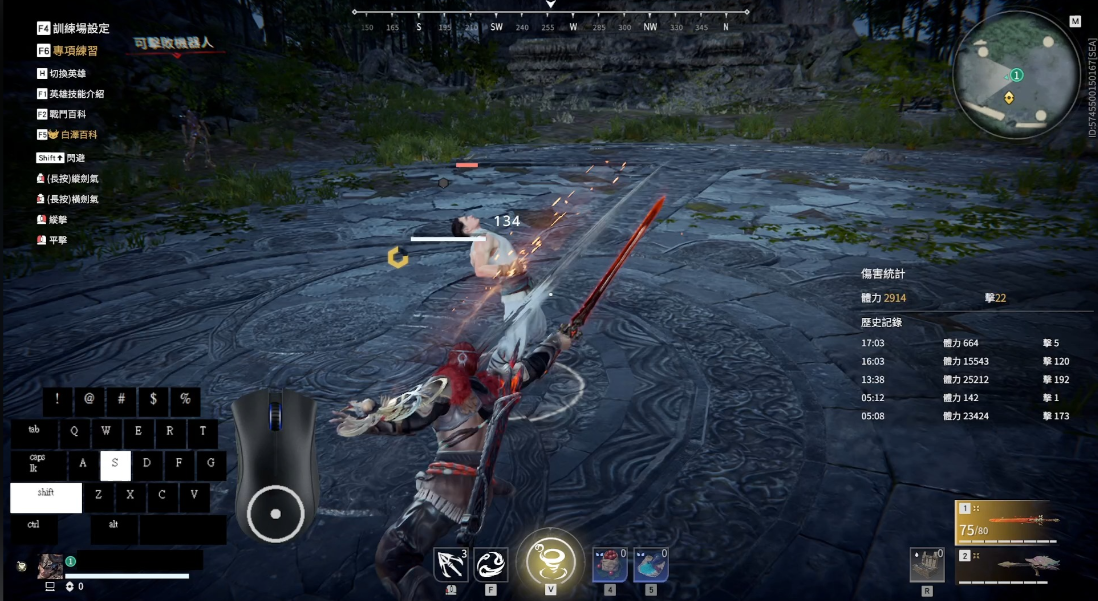Select the red berries pouch item slot

610,565
